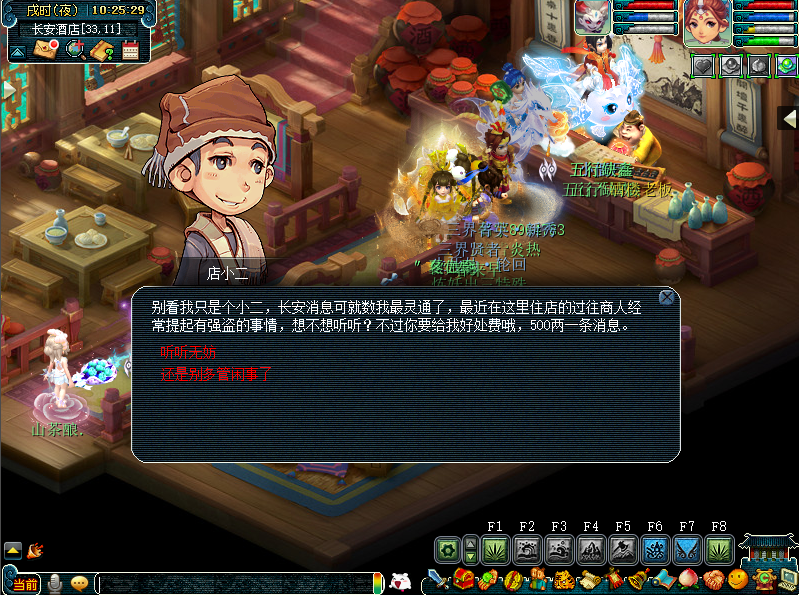
Task: Open the world map magnifier icon
Action: 74,49
